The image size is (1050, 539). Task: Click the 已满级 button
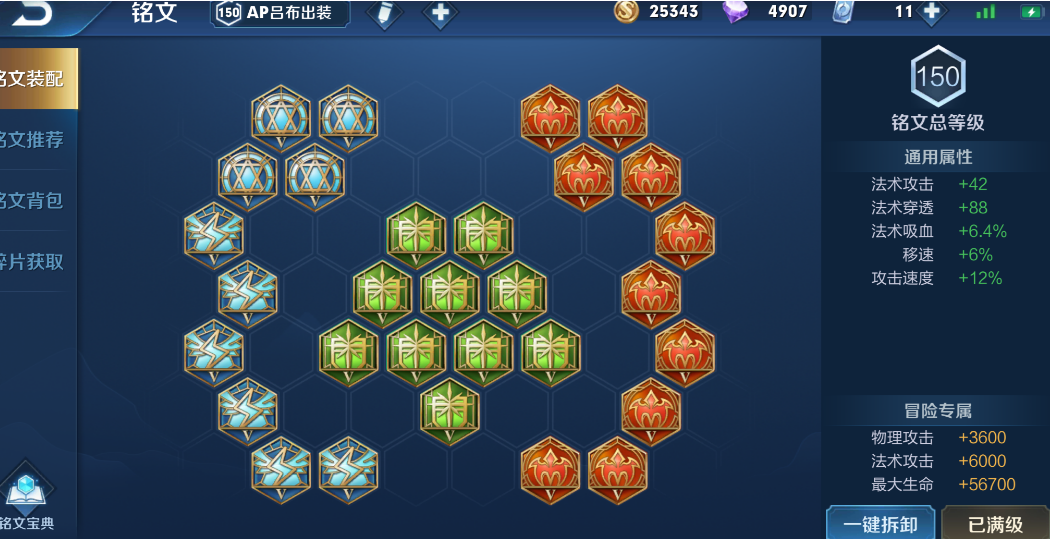995,524
